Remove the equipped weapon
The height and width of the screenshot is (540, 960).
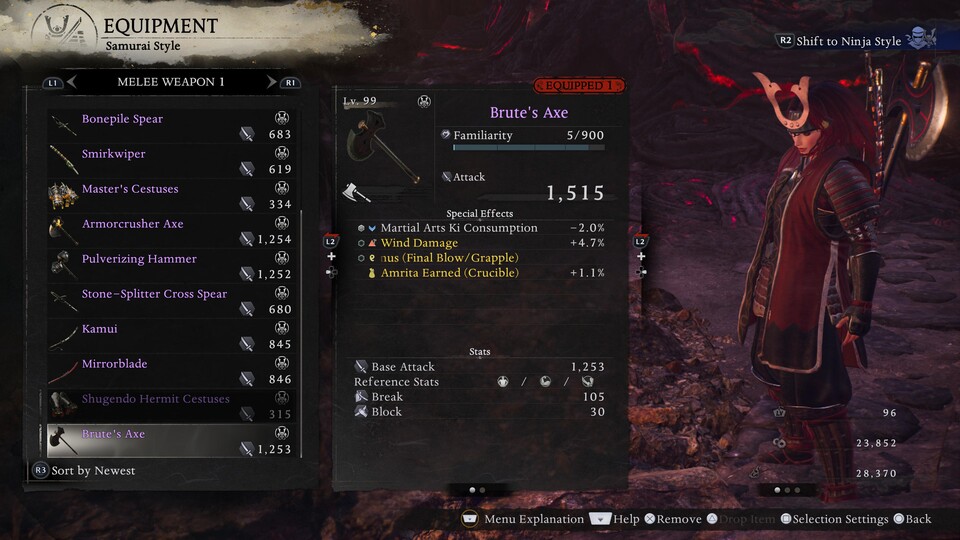point(673,519)
